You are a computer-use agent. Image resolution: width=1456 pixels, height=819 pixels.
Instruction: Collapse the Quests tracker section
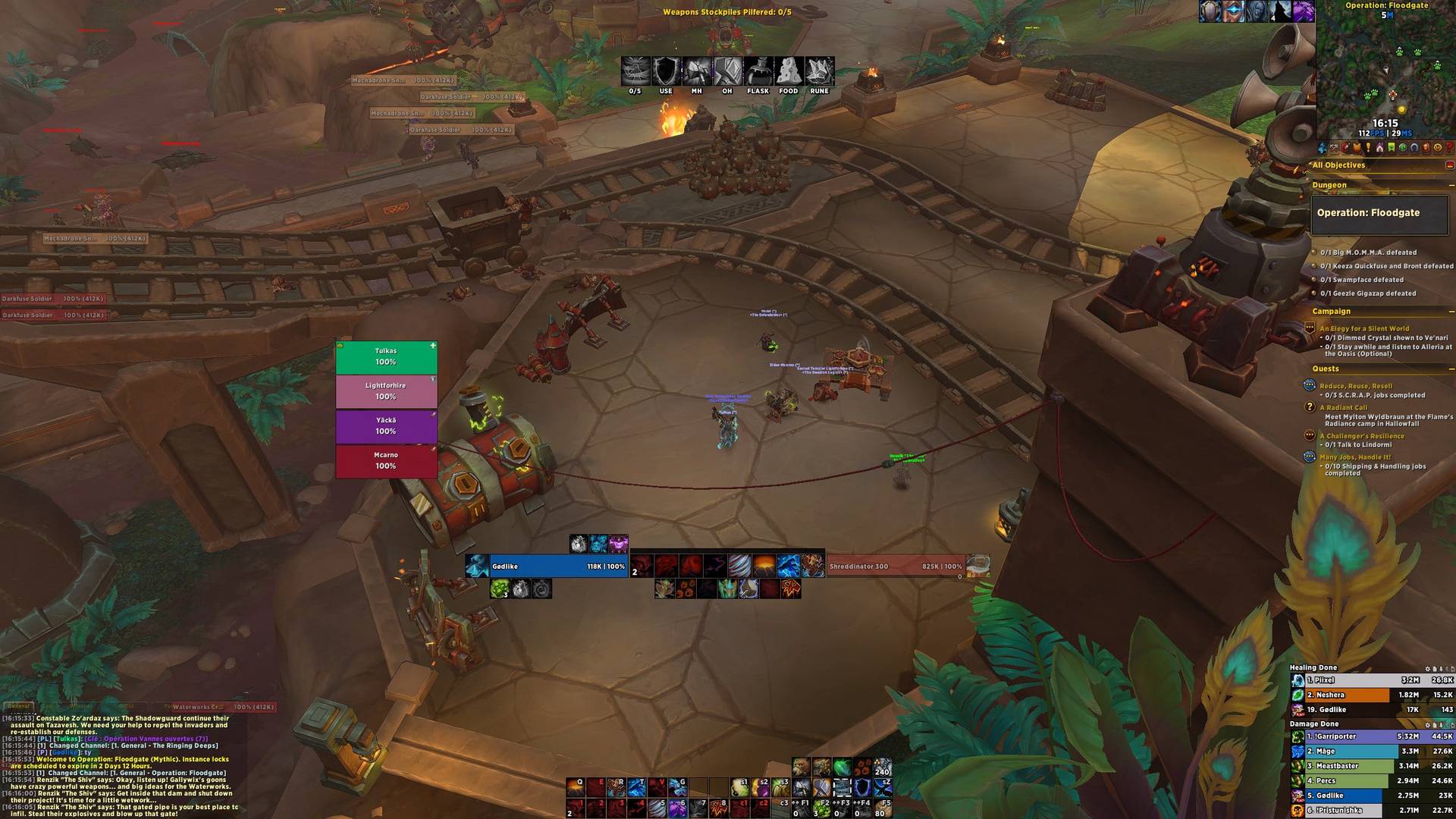tap(1451, 369)
